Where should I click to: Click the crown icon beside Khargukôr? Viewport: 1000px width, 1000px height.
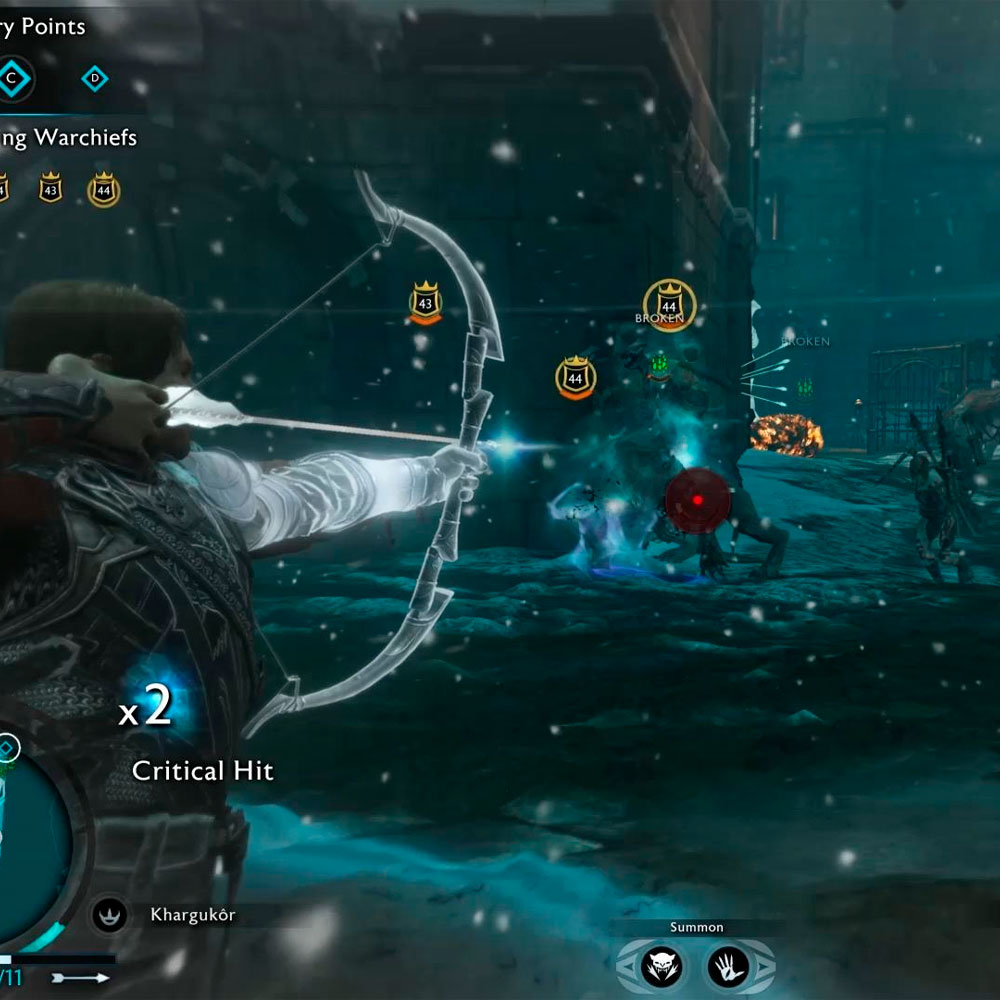pos(108,914)
